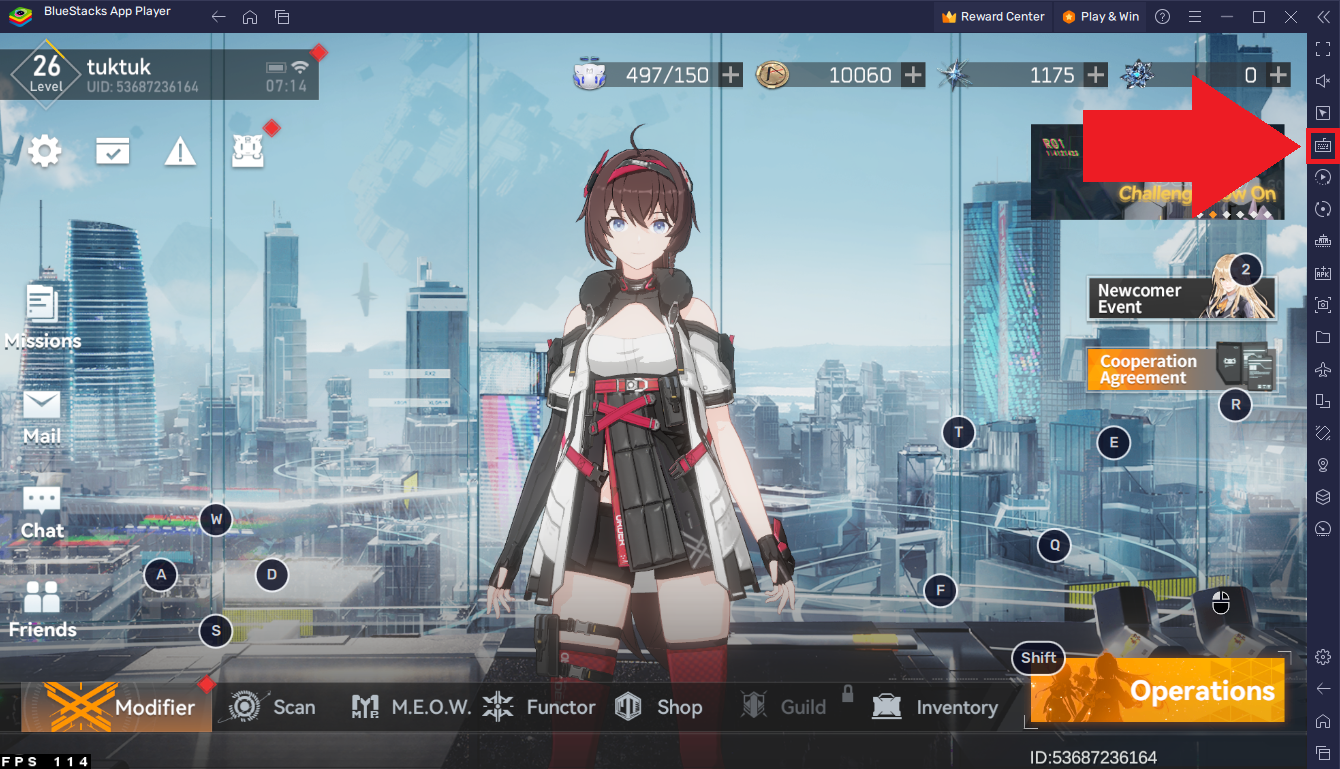Mute the emulator audio
Screen dimensions: 1340x769
[1322, 77]
